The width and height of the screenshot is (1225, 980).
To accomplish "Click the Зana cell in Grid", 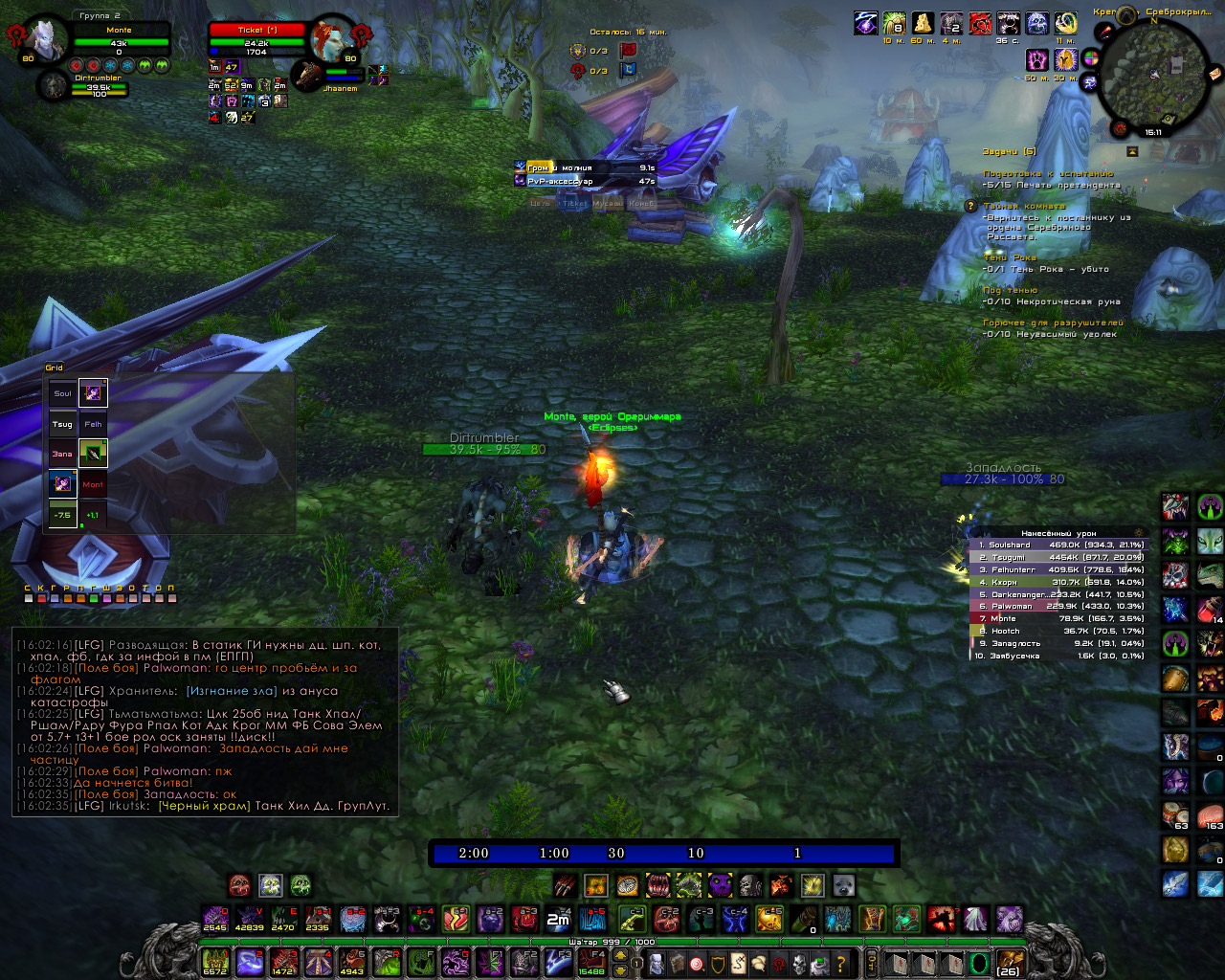I will pyautogui.click(x=62, y=454).
